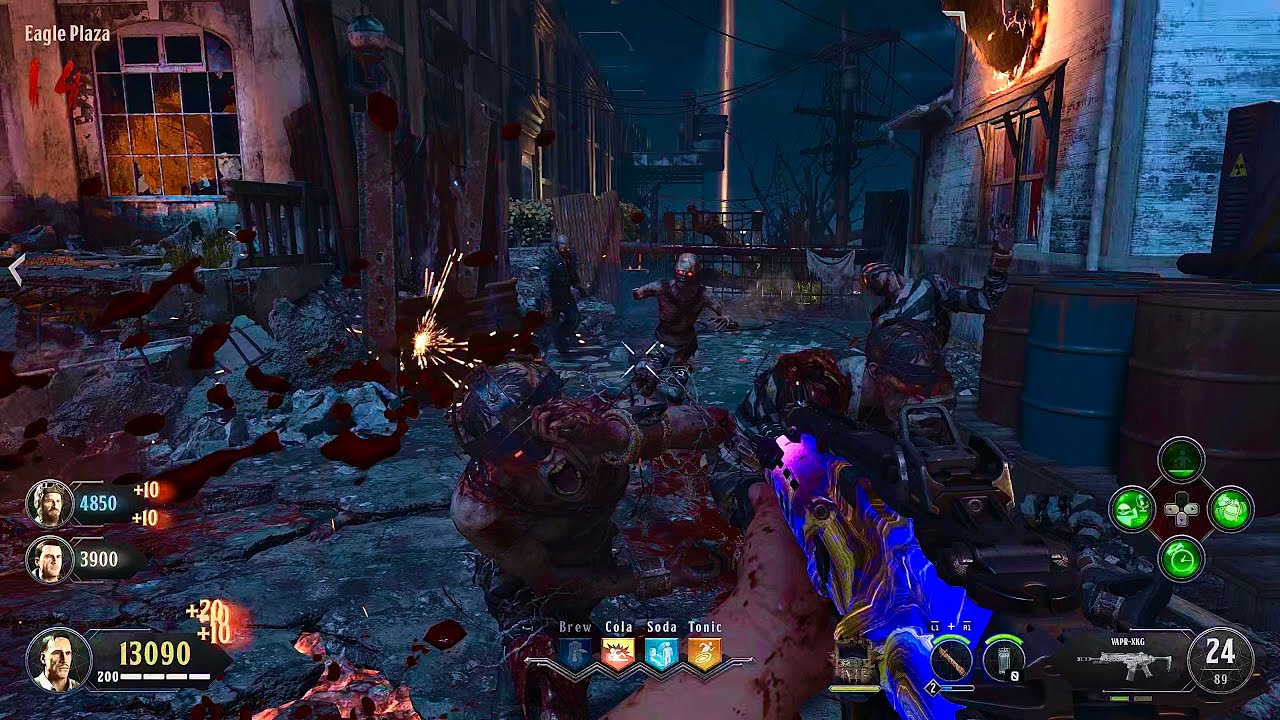Click the bearded teammate portrait
Image resolution: width=1280 pixels, height=720 pixels.
pos(49,503)
